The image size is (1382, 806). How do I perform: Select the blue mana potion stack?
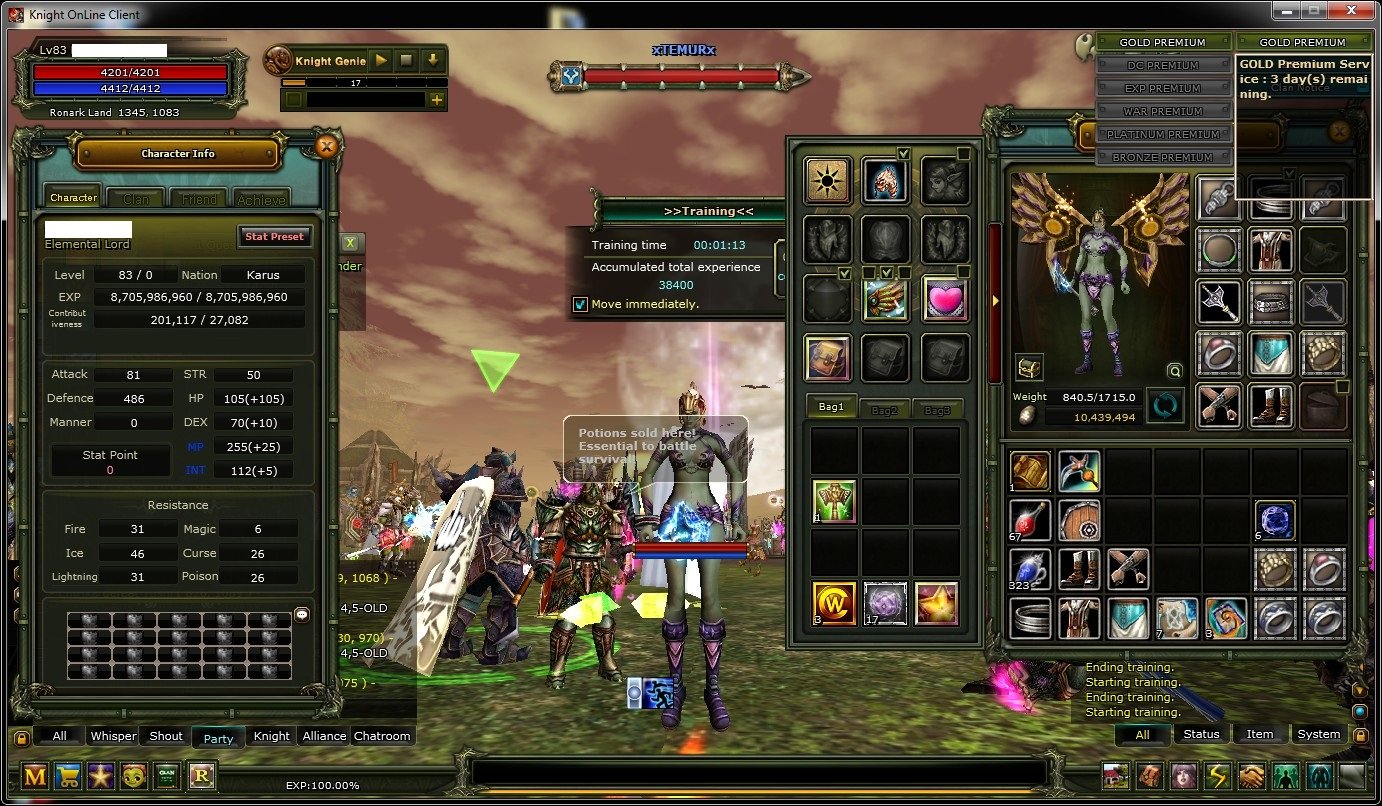click(x=1029, y=569)
